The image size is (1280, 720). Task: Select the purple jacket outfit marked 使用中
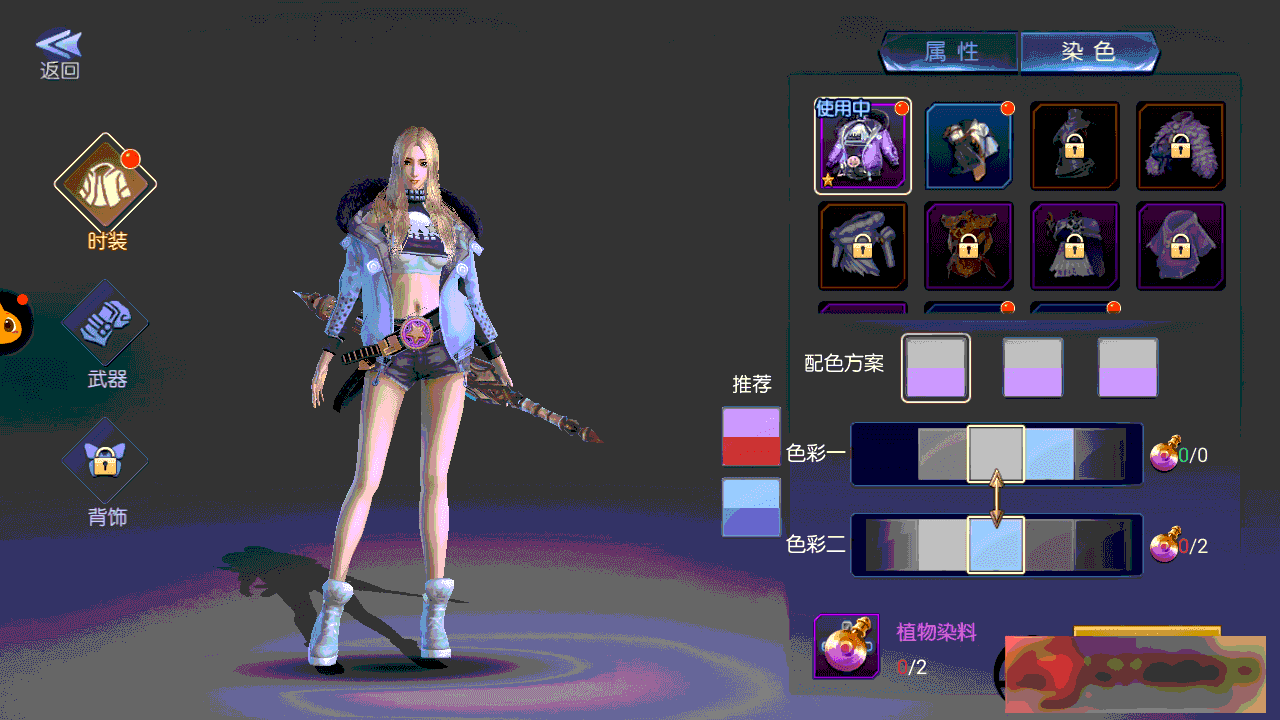click(x=862, y=146)
